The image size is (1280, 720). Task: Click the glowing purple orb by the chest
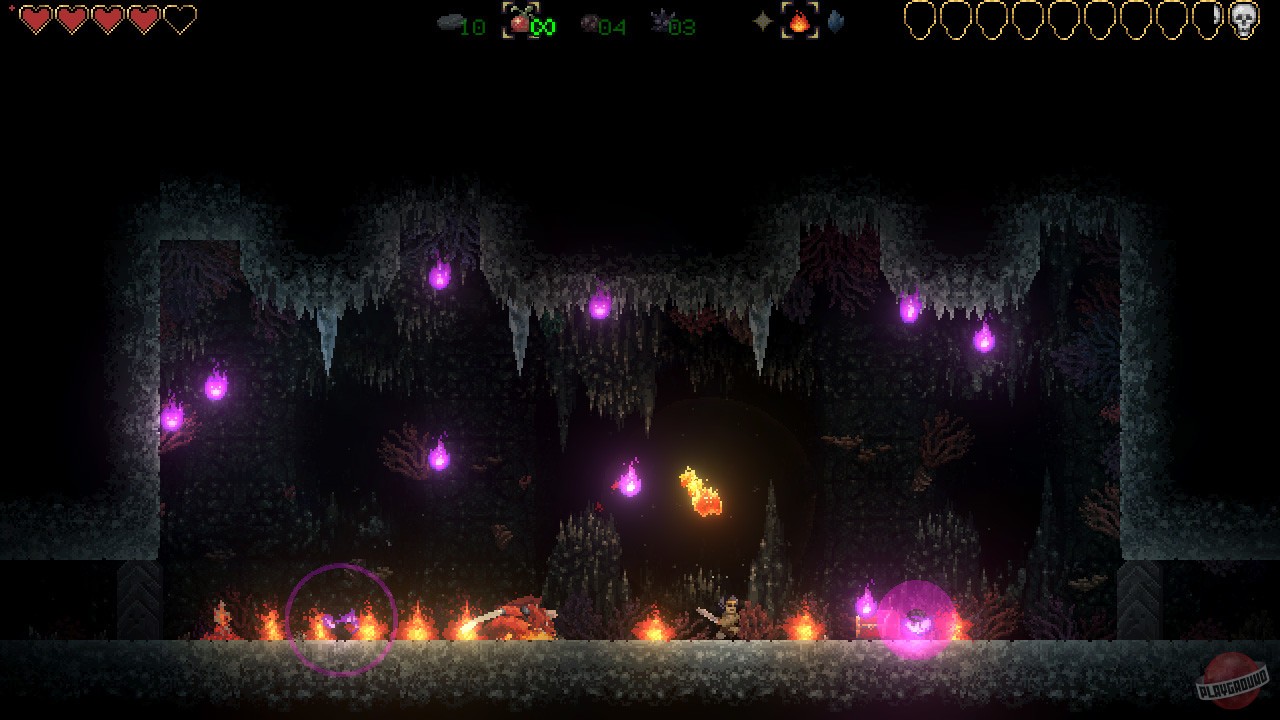pyautogui.click(x=915, y=620)
